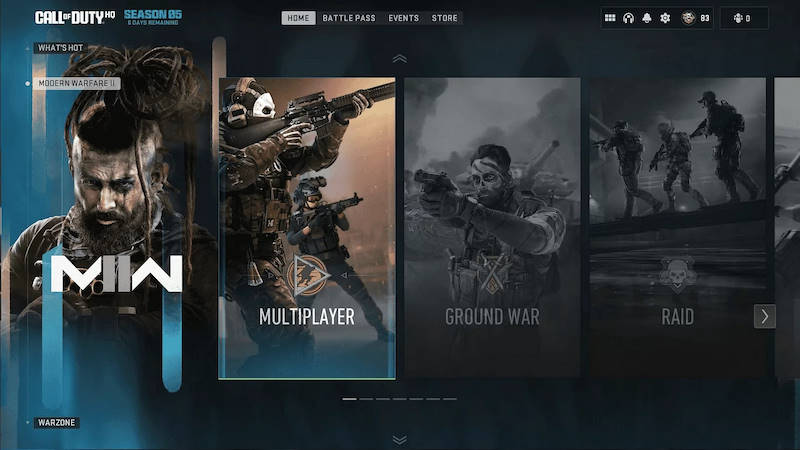Screen dimensions: 800x450
Task: Open the headset voice channels icon
Action: 629,18
